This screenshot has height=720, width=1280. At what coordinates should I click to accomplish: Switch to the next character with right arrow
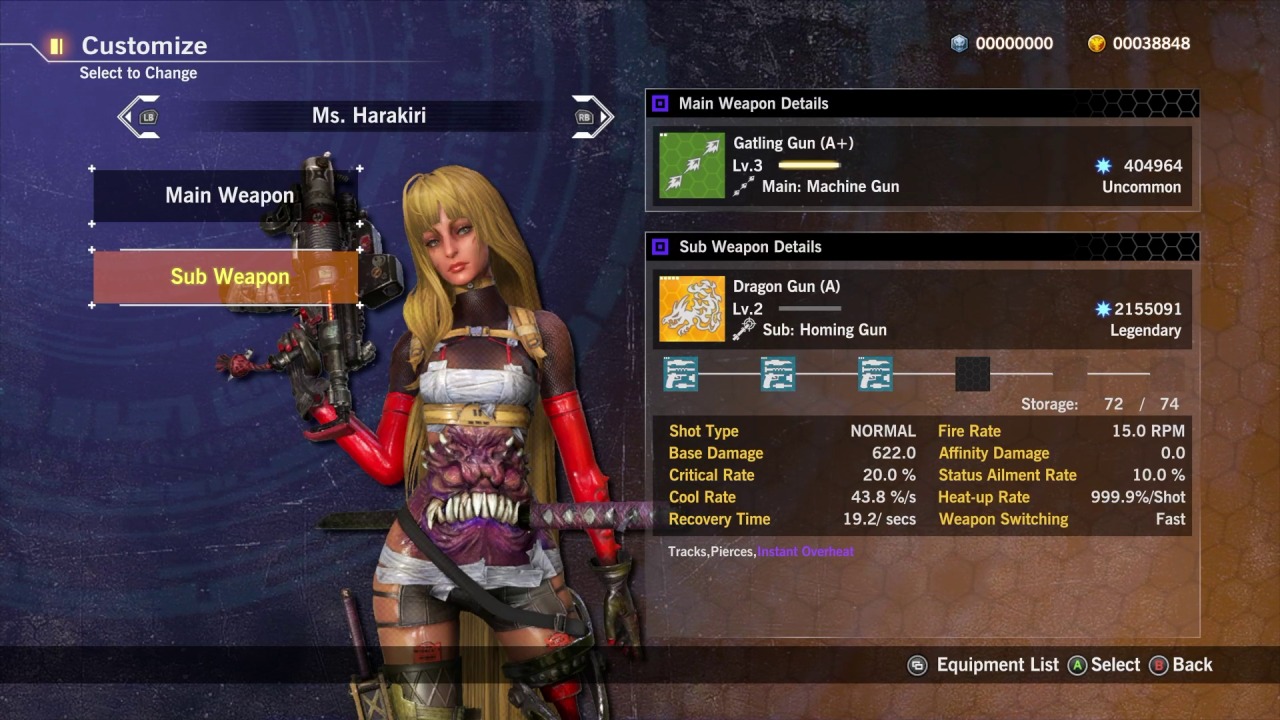(592, 116)
